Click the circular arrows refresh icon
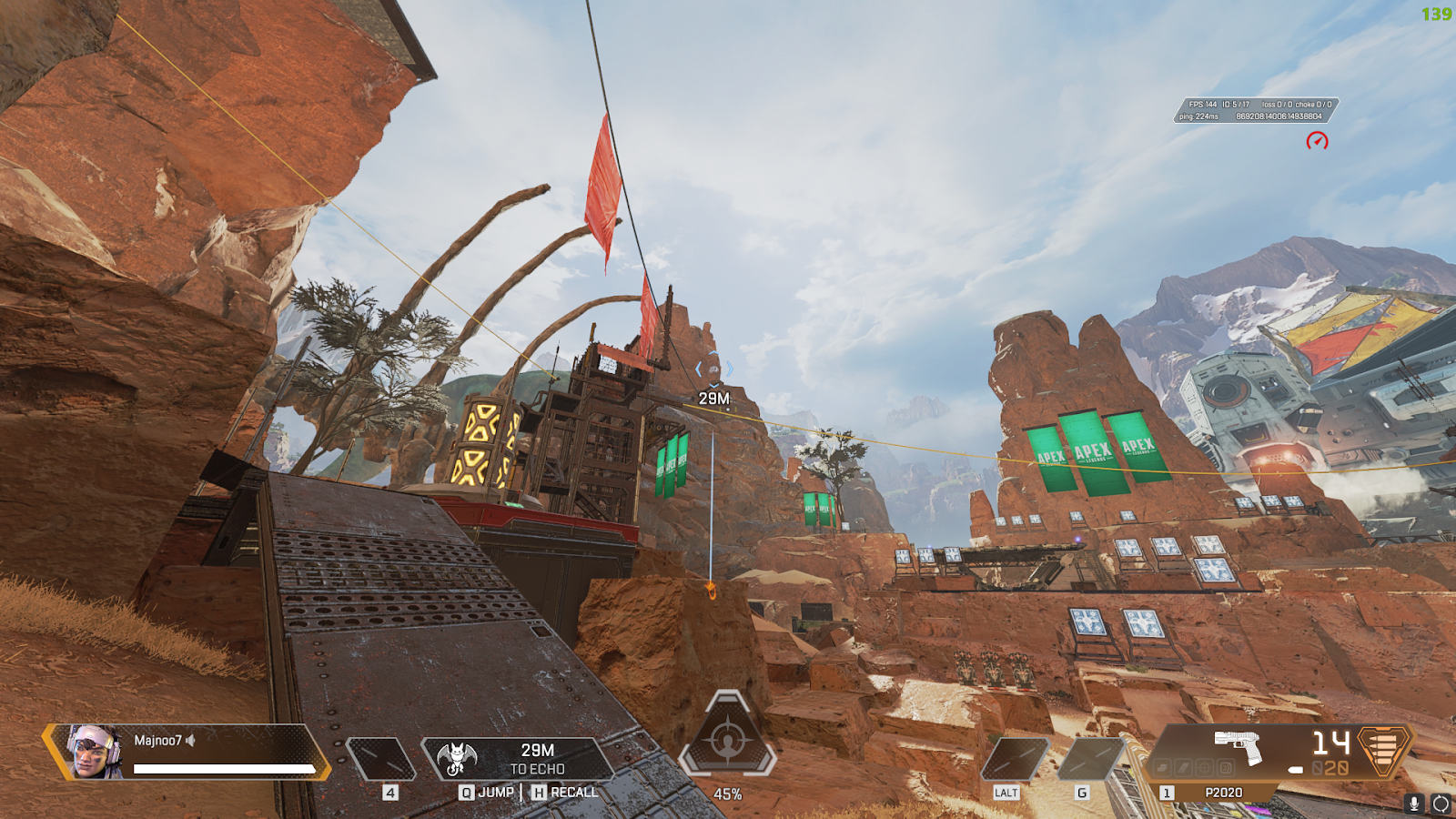 tap(1441, 804)
